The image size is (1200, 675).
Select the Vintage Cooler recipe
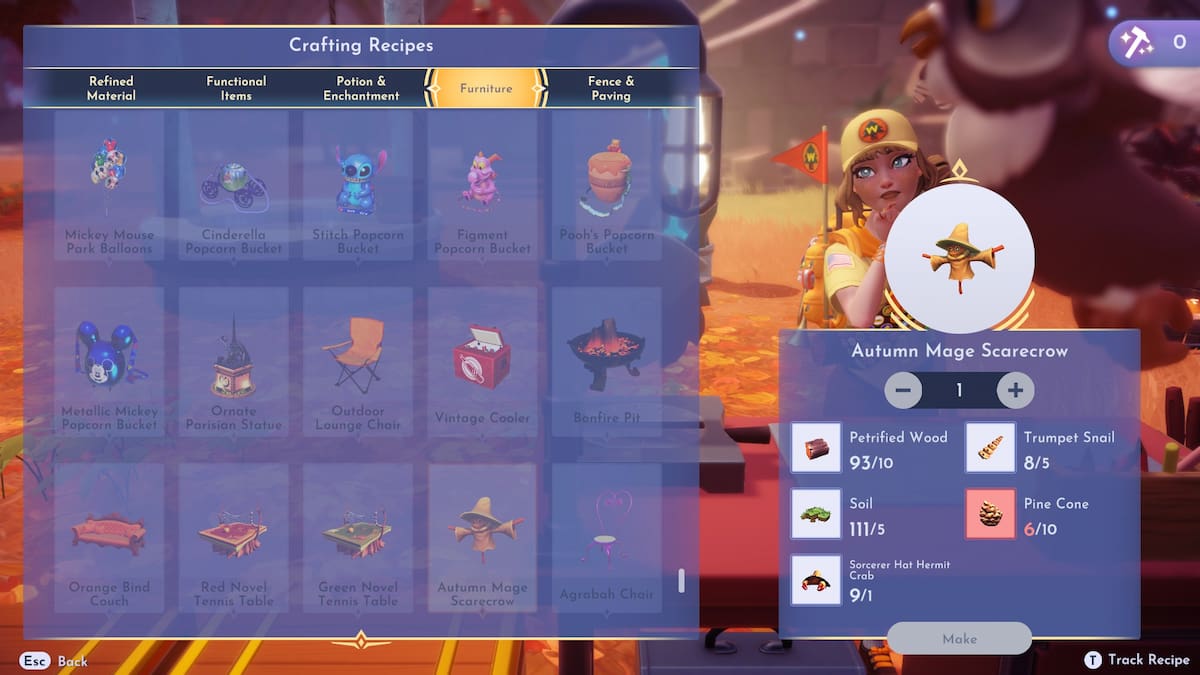(x=482, y=361)
